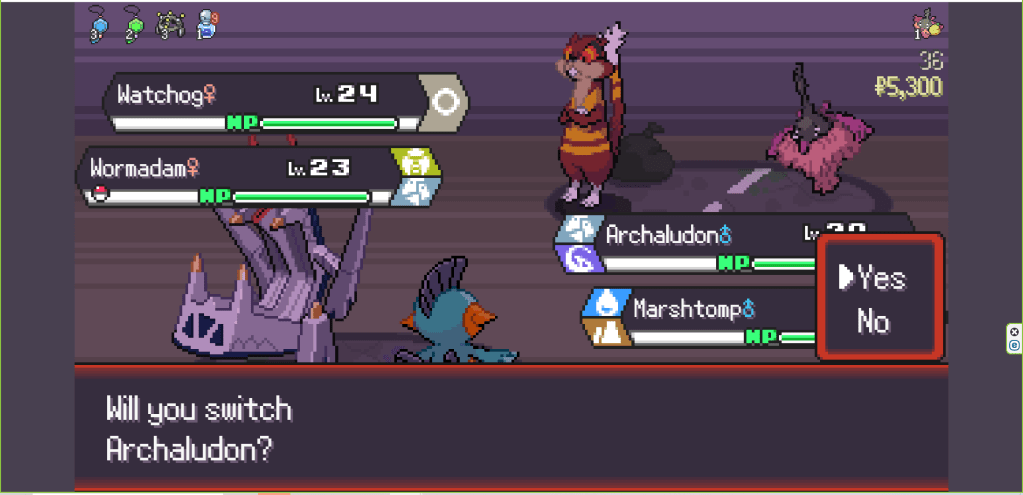1023x495 pixels.
Task: Click the blue charm modifier icon
Action: (x=100, y=24)
